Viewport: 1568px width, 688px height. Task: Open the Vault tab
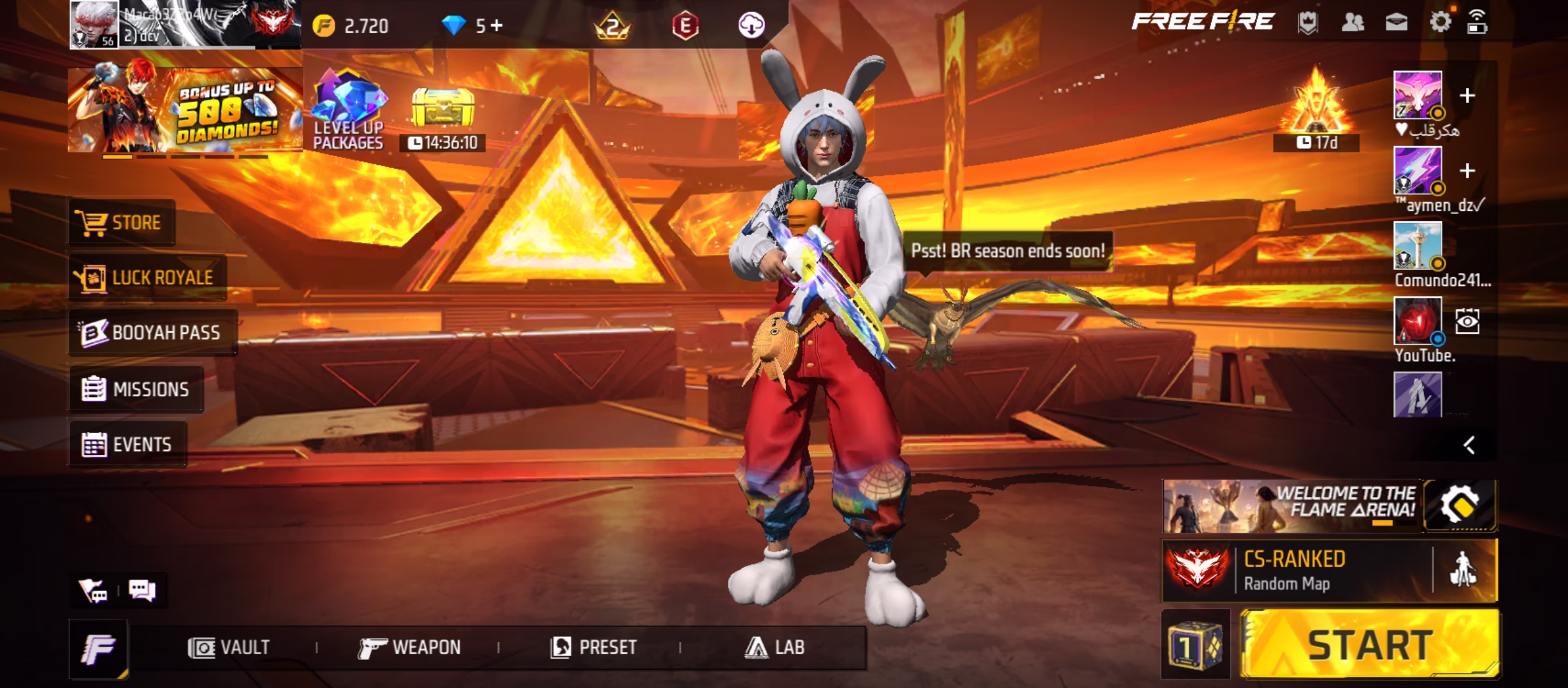[229, 648]
